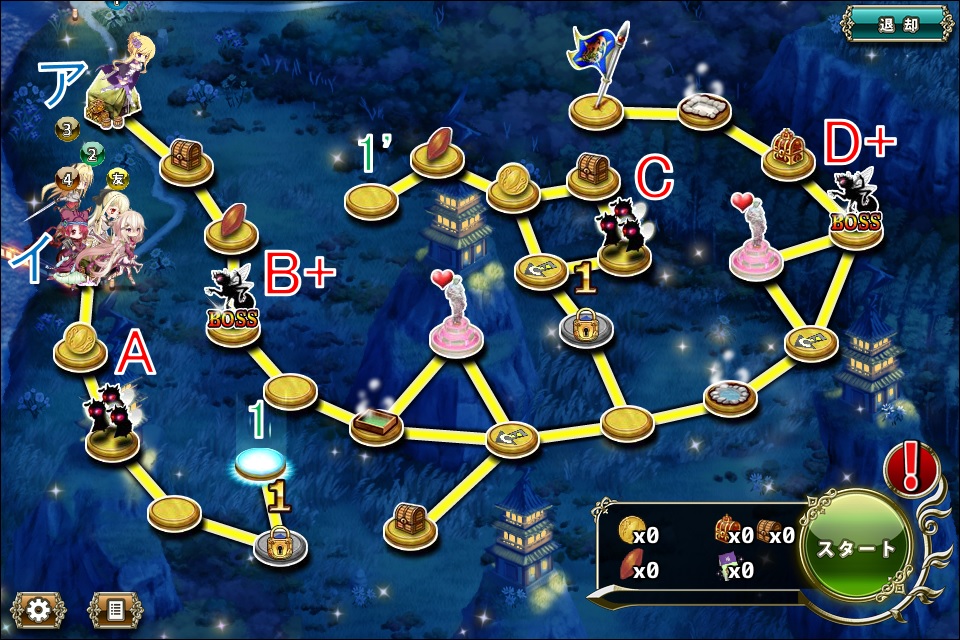Screen dimensions: 960x640
Task: Choose the boss node labeled D+
Action: coord(856,212)
